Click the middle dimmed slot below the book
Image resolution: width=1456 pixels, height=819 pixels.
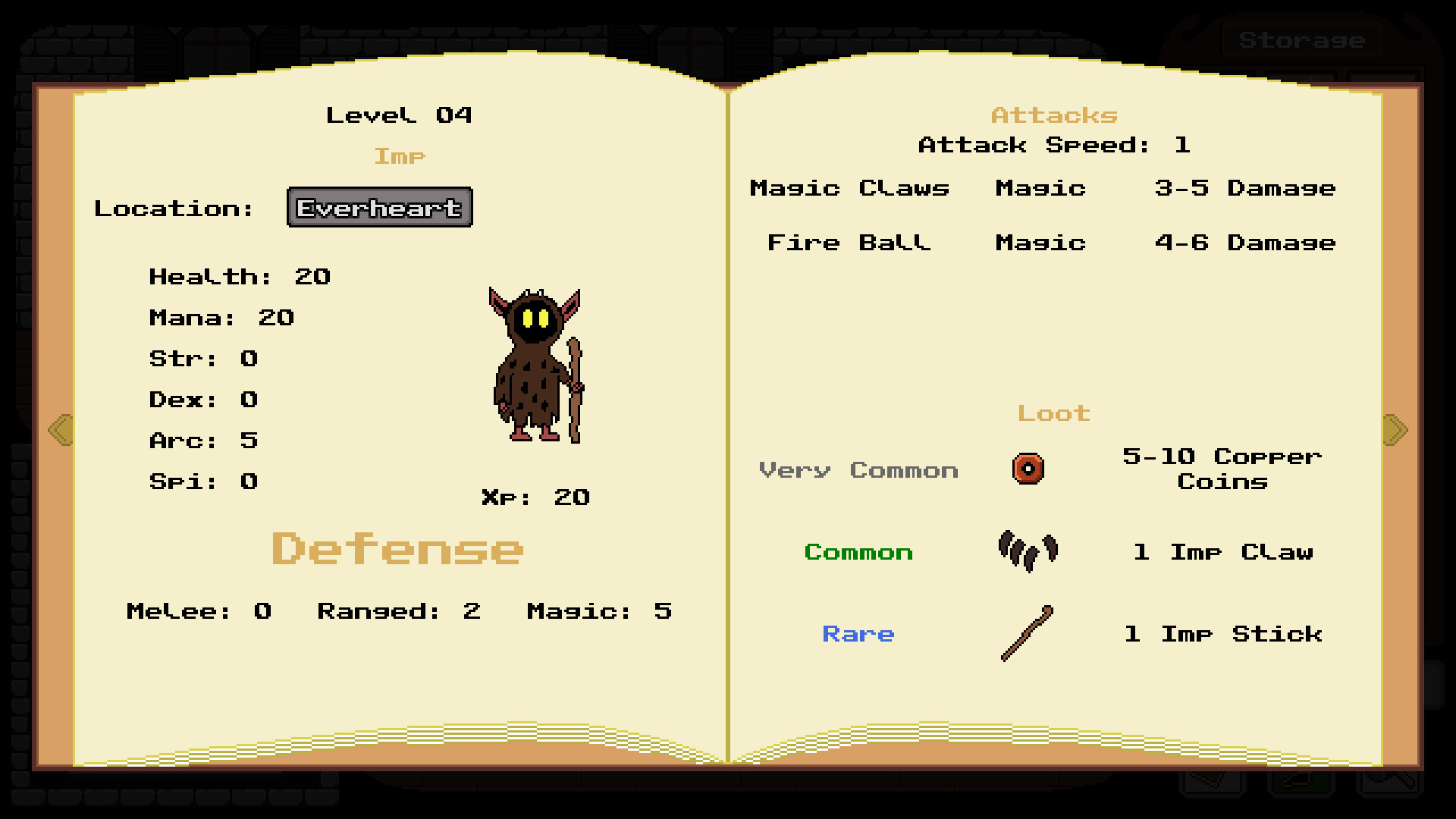(1301, 783)
